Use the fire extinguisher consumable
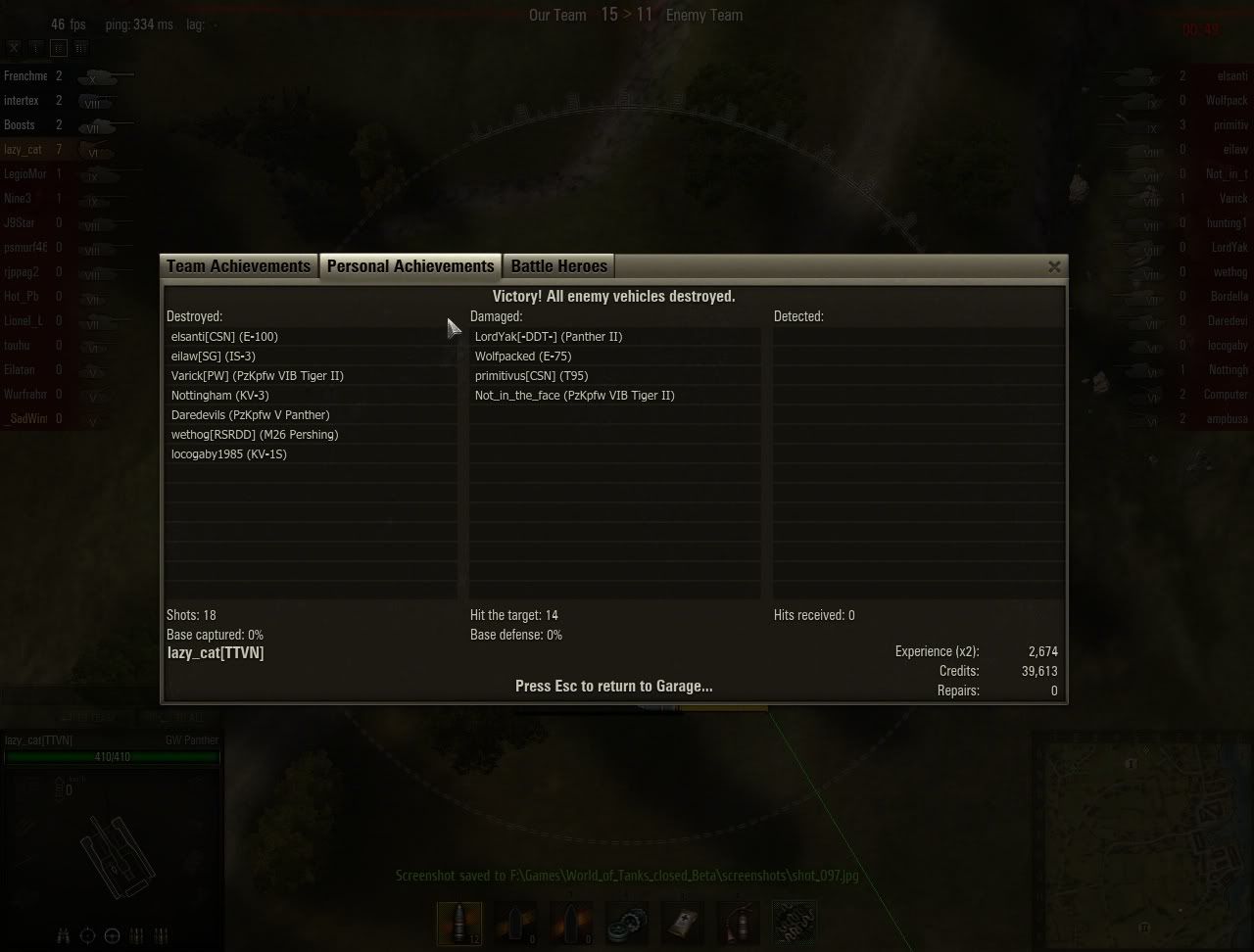This screenshot has height=952, width=1254. pos(739,924)
